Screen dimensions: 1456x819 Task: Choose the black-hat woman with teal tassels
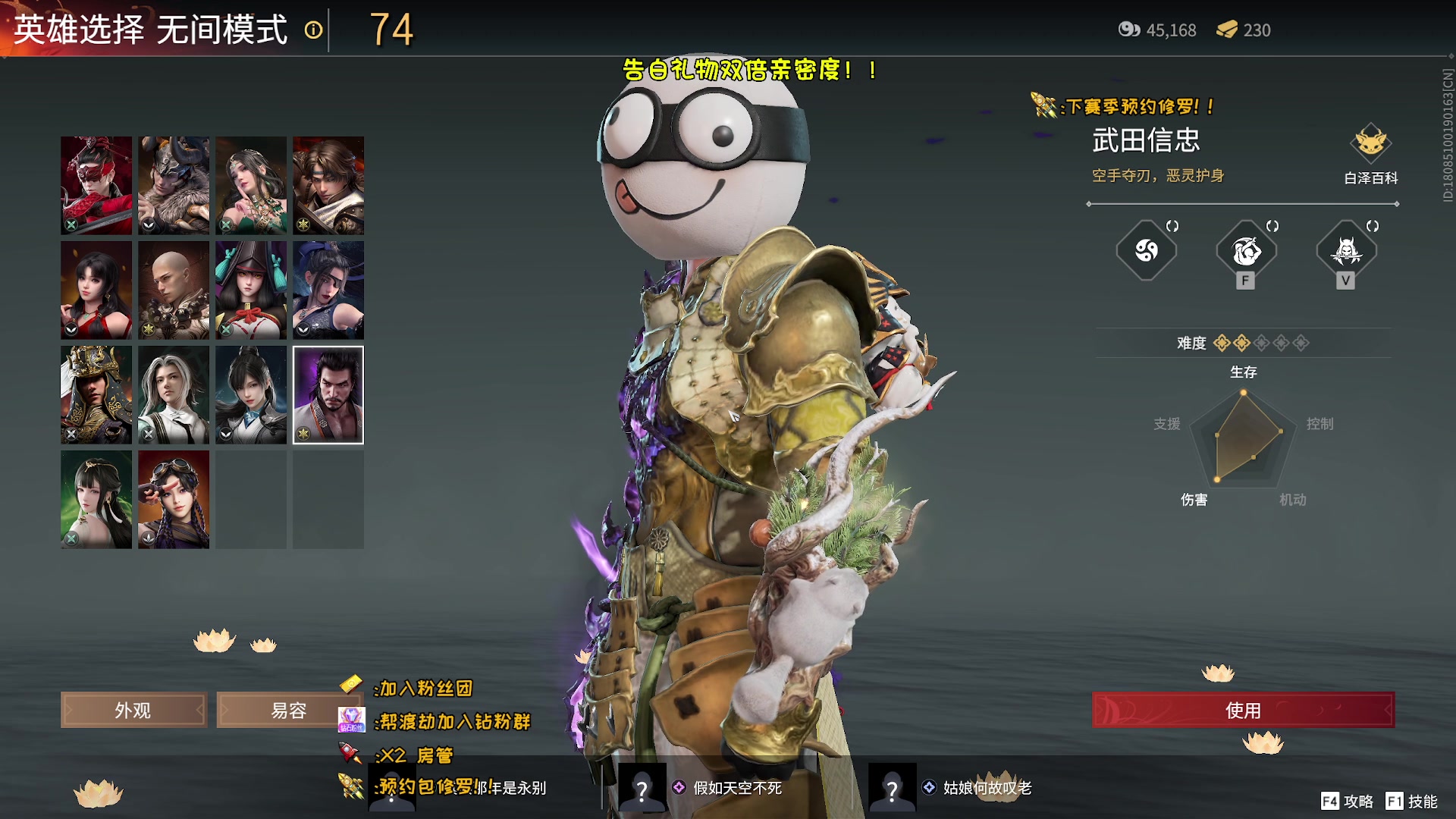(251, 290)
